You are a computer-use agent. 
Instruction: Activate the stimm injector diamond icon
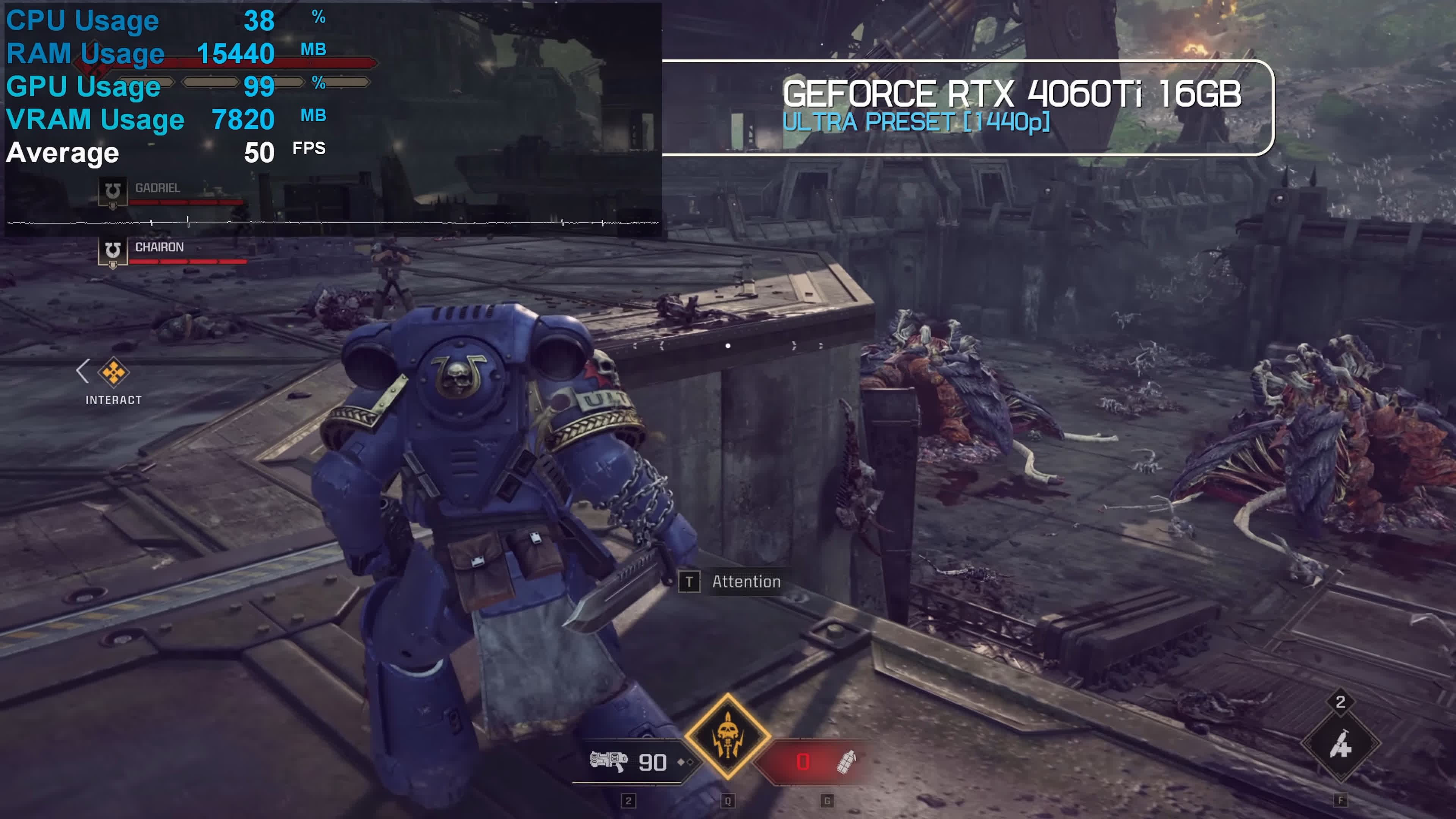click(1340, 744)
